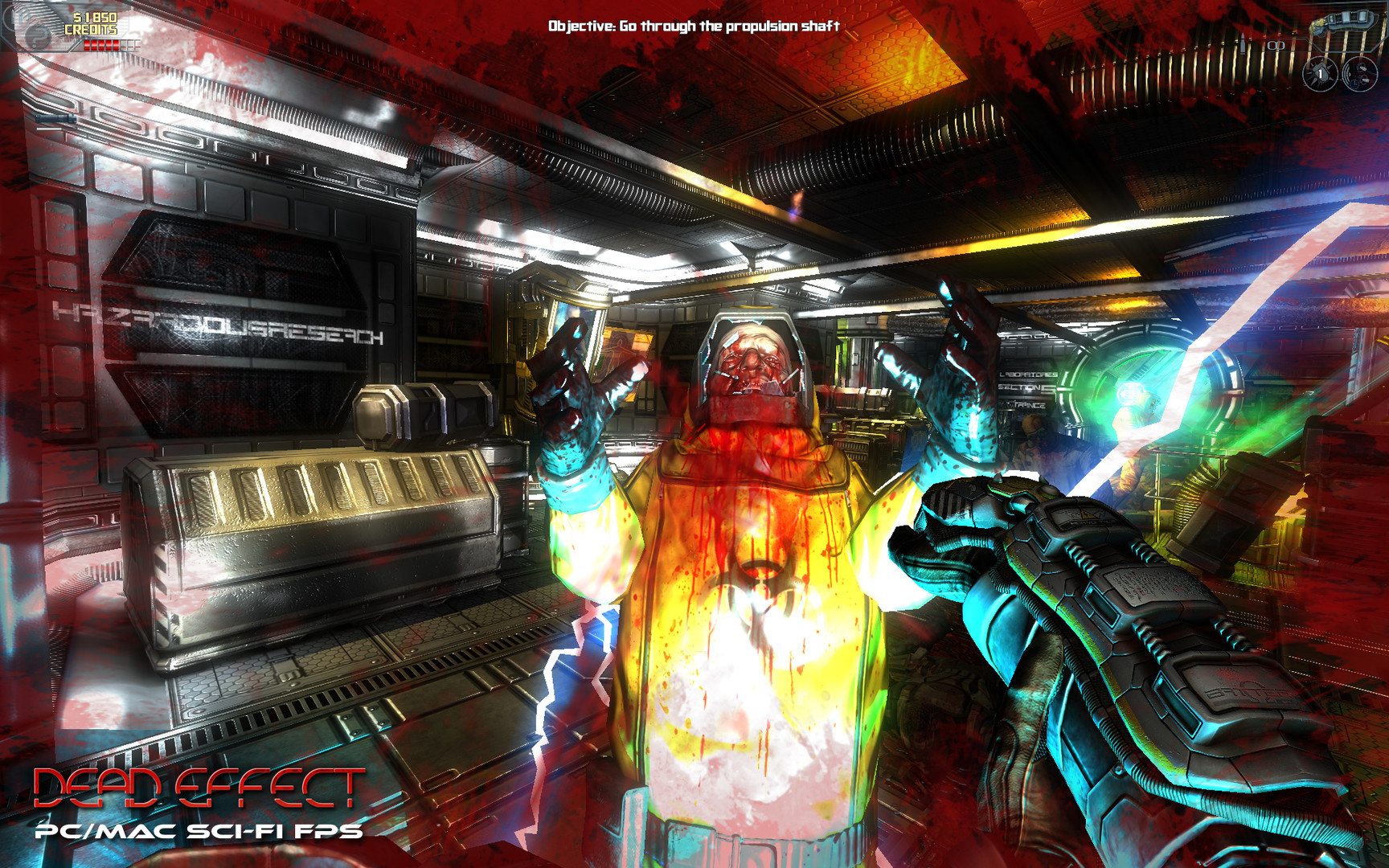Click the circular spiked grenade badge
The image size is (1389, 868).
1321,75
